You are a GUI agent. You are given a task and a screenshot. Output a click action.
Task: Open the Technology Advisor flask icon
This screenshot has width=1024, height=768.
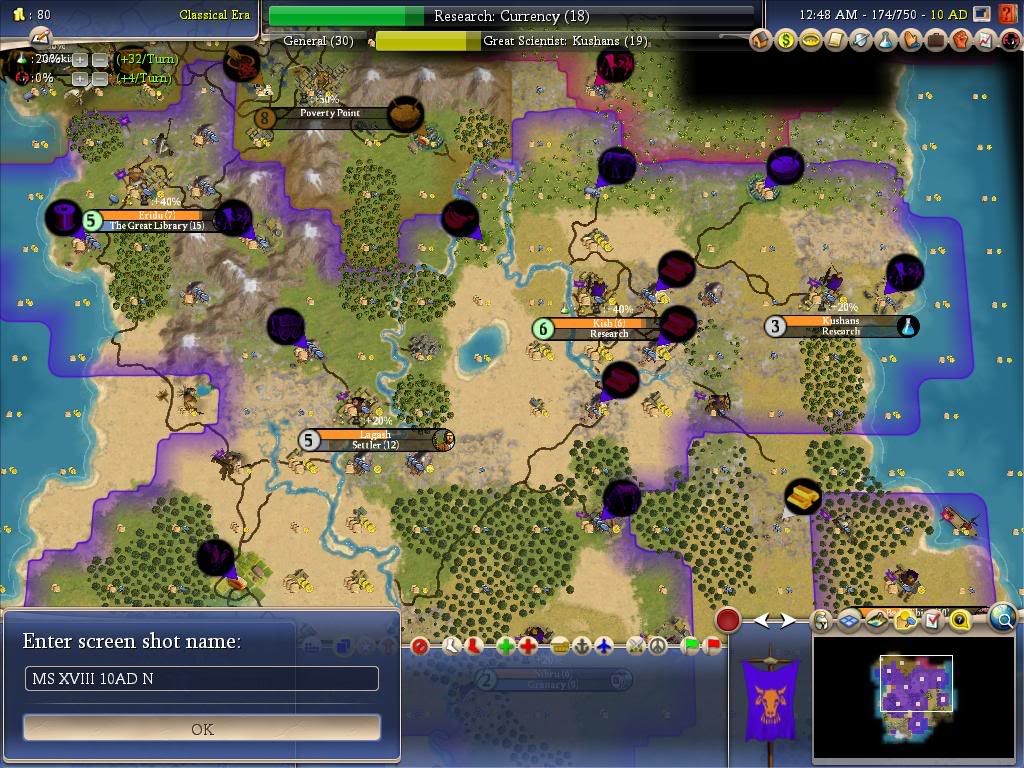[886, 41]
